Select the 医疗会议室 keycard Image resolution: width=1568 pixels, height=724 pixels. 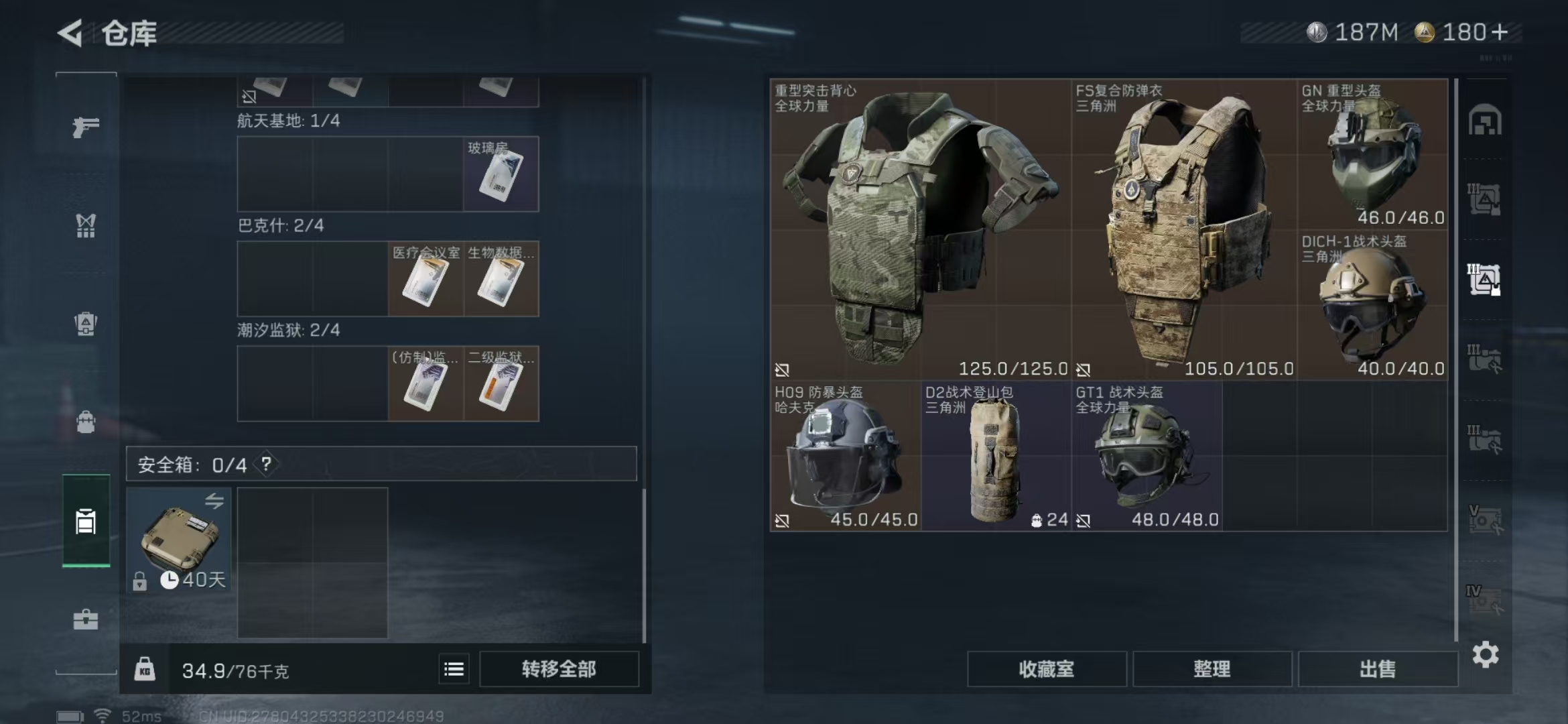tap(426, 279)
